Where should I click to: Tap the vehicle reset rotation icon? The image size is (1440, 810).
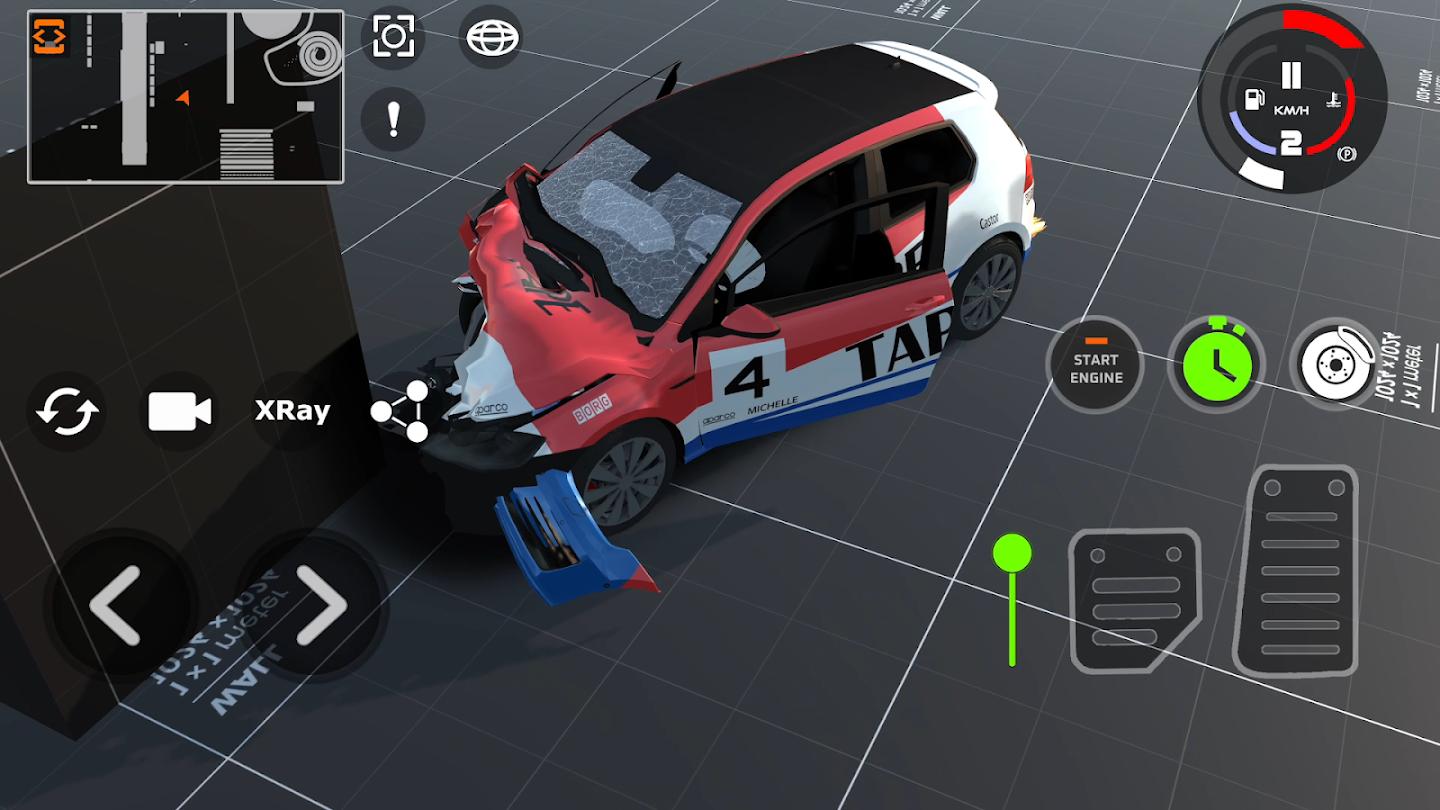66,409
